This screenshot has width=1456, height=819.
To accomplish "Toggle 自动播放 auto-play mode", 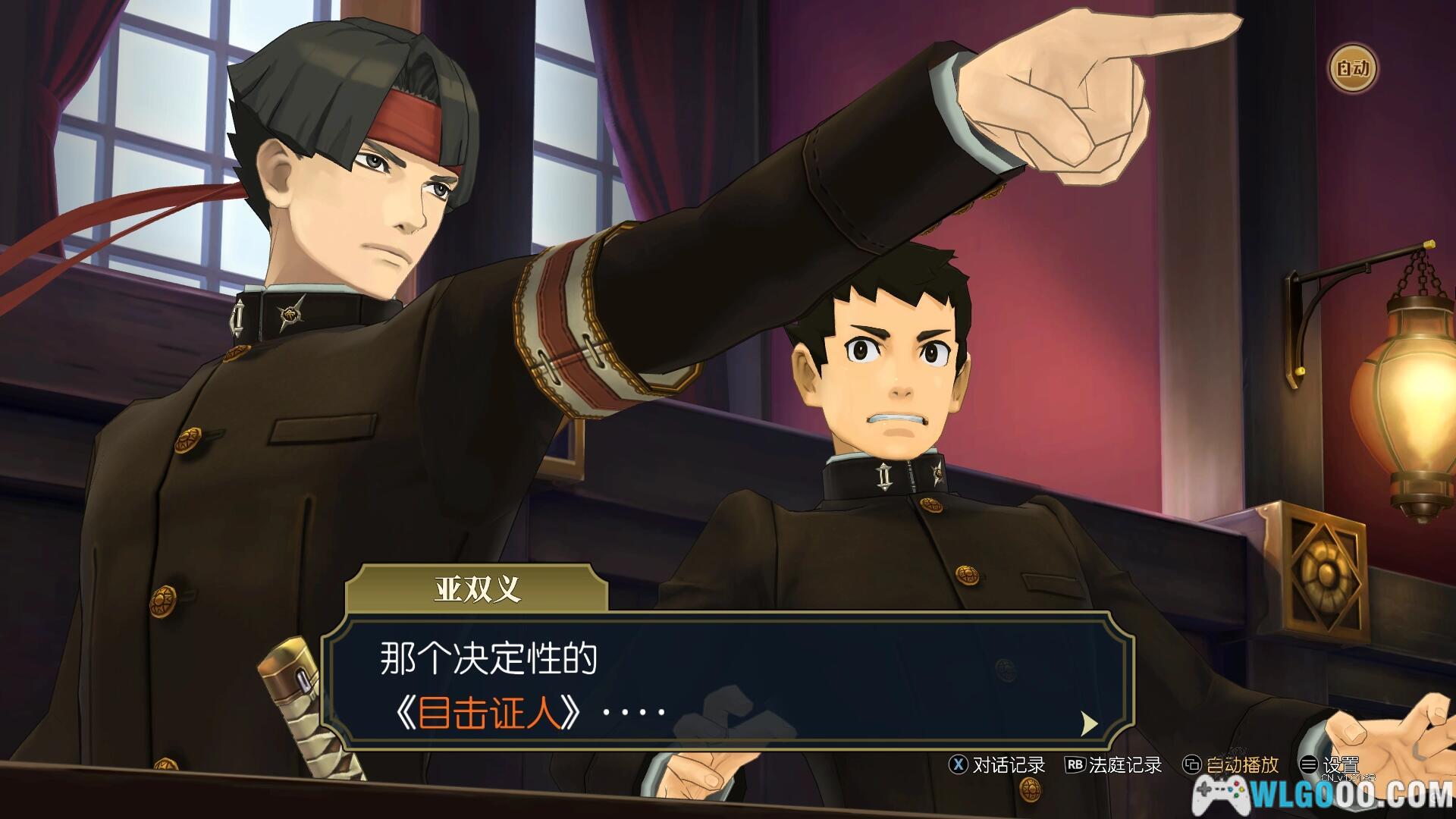I will (1232, 764).
